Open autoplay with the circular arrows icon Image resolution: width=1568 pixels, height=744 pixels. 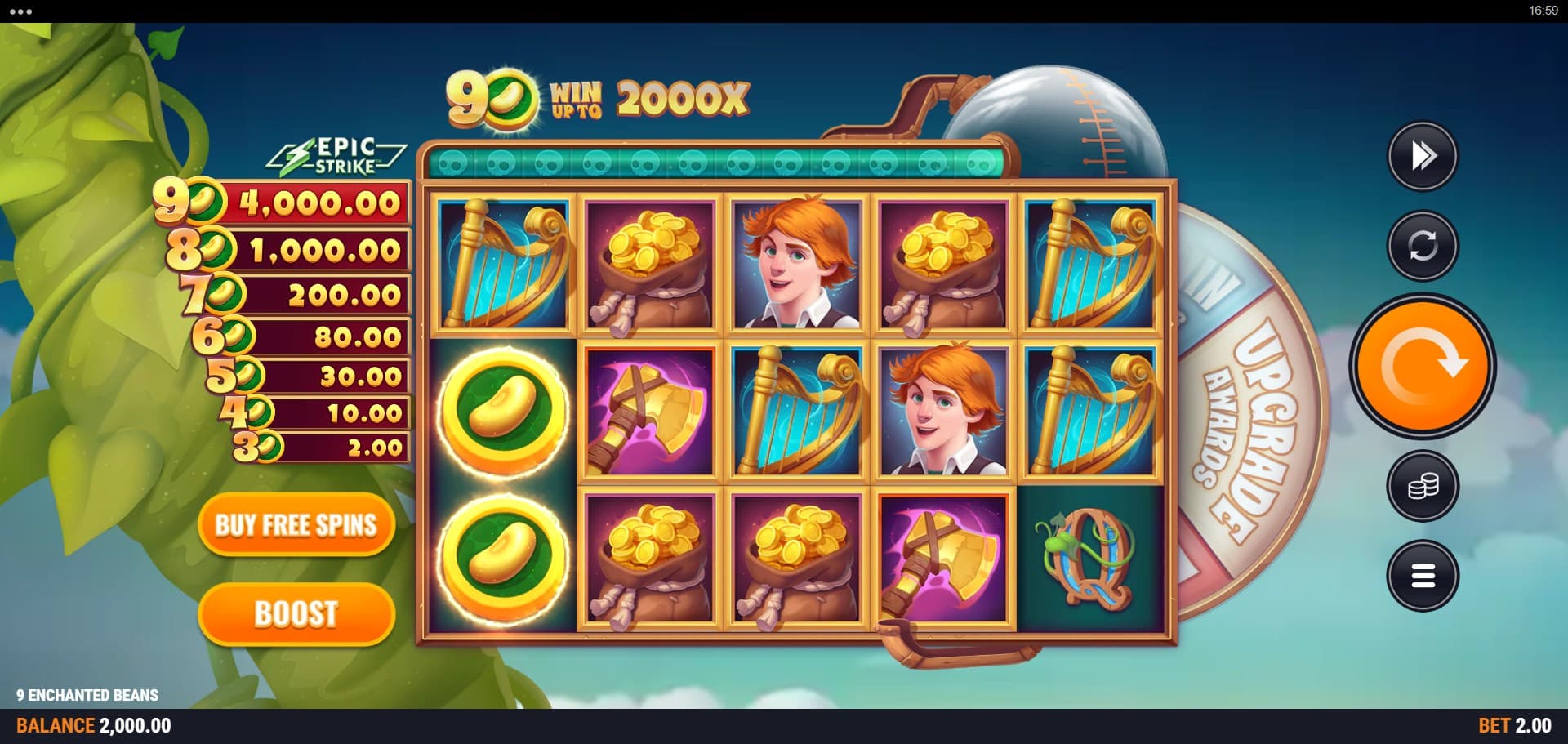tap(1423, 245)
